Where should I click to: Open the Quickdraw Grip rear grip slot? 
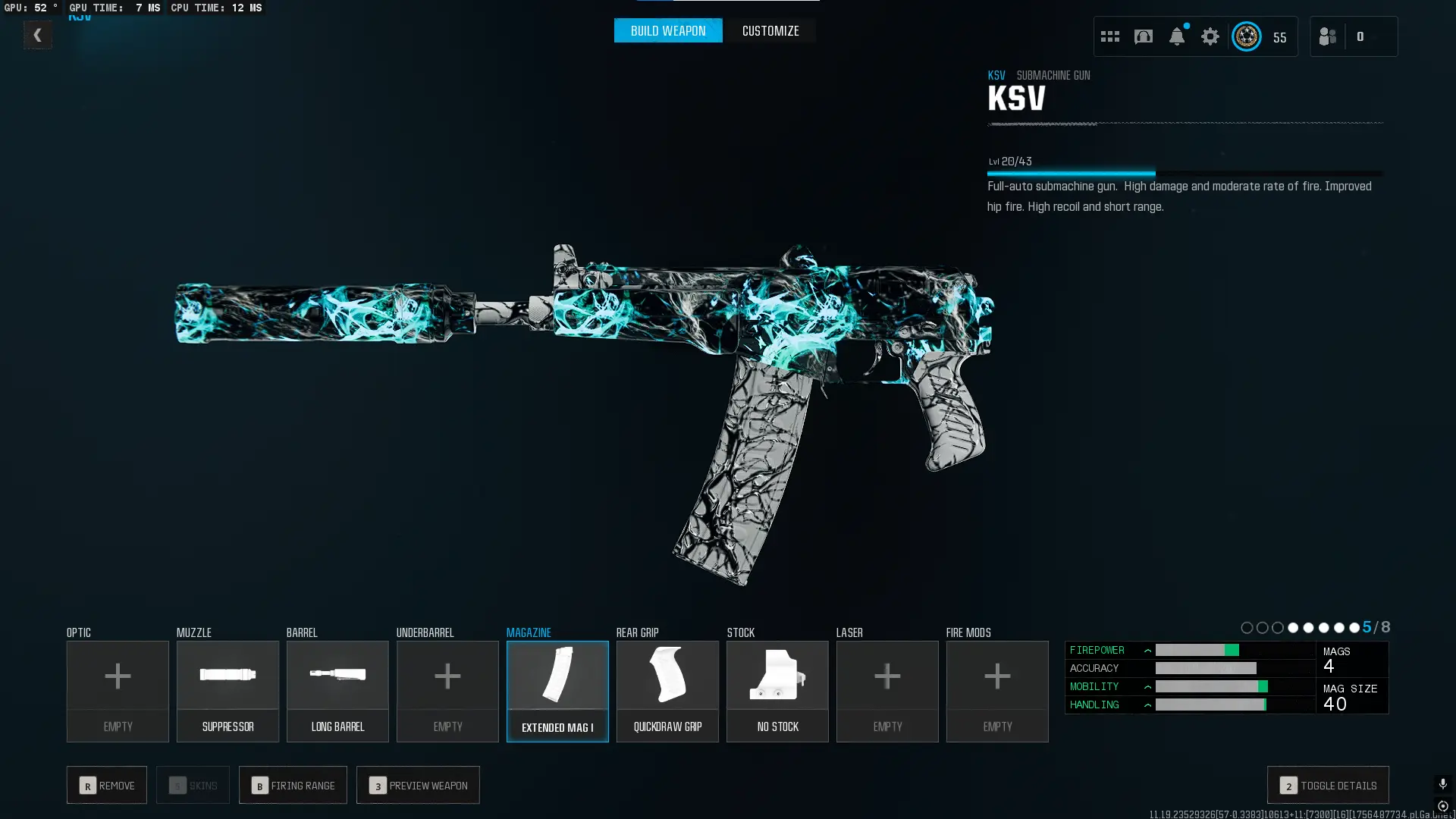click(x=667, y=691)
